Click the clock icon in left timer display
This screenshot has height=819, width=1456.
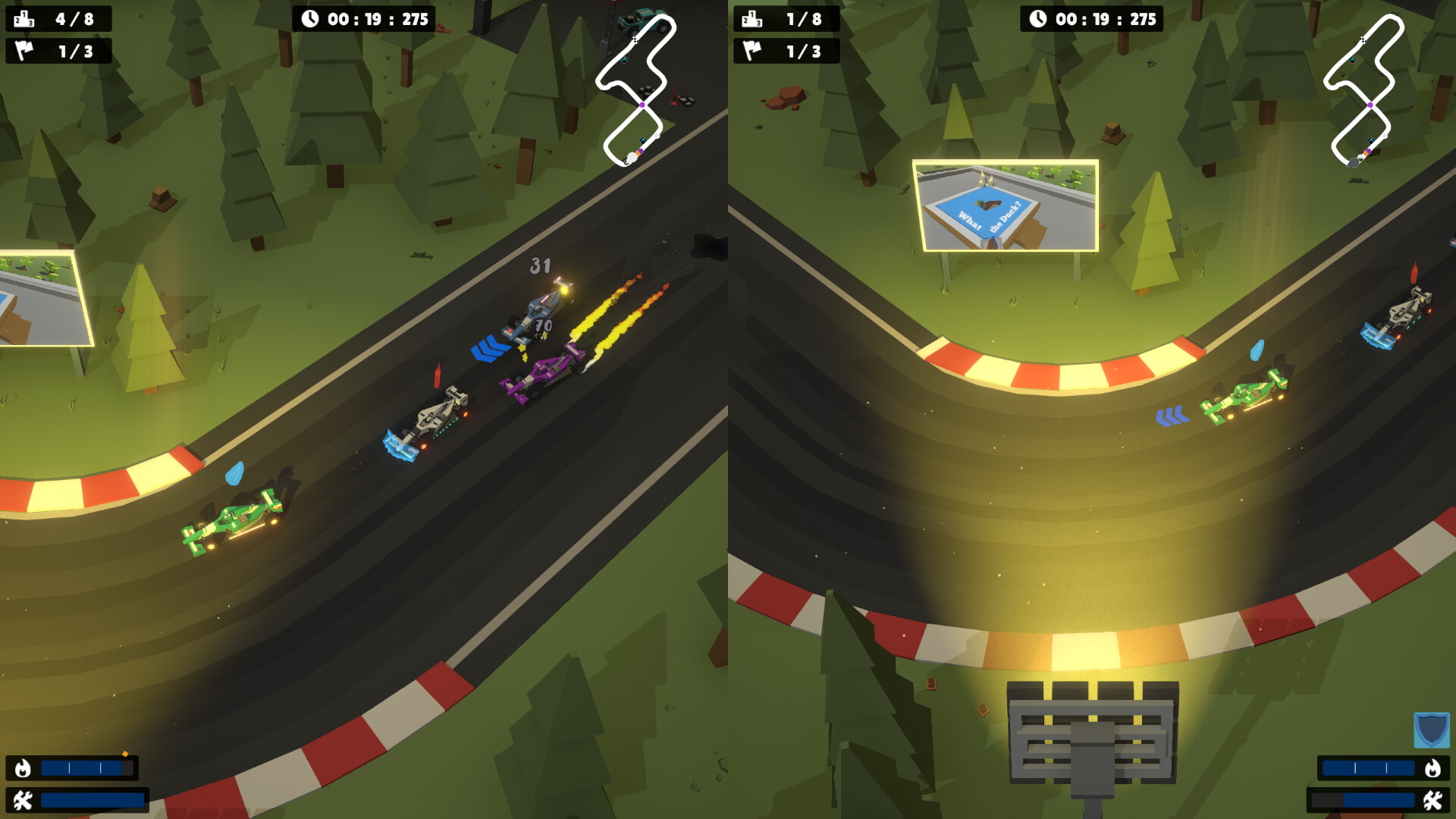click(310, 20)
